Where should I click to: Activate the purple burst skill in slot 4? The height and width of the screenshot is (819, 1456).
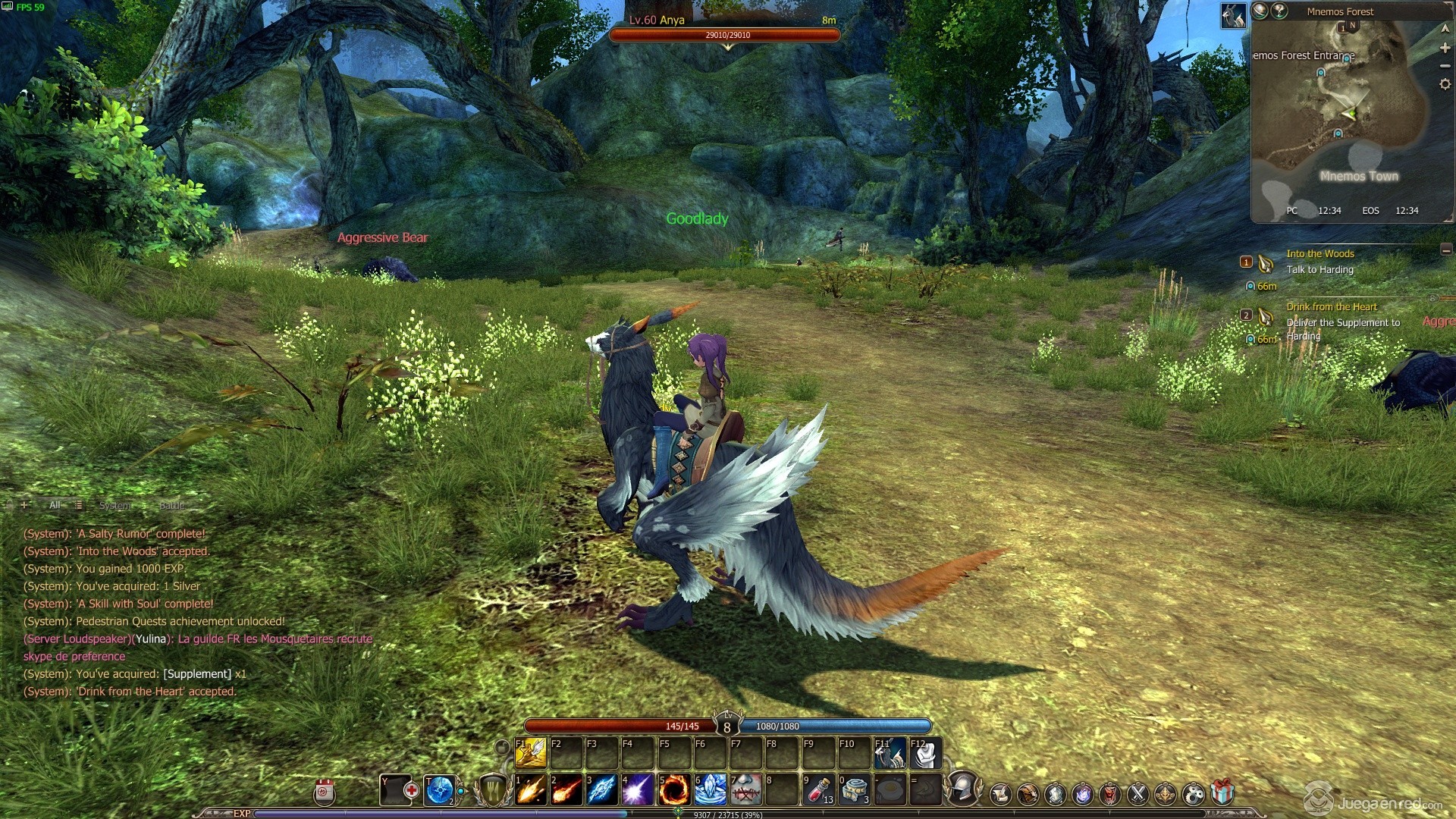pyautogui.click(x=638, y=790)
